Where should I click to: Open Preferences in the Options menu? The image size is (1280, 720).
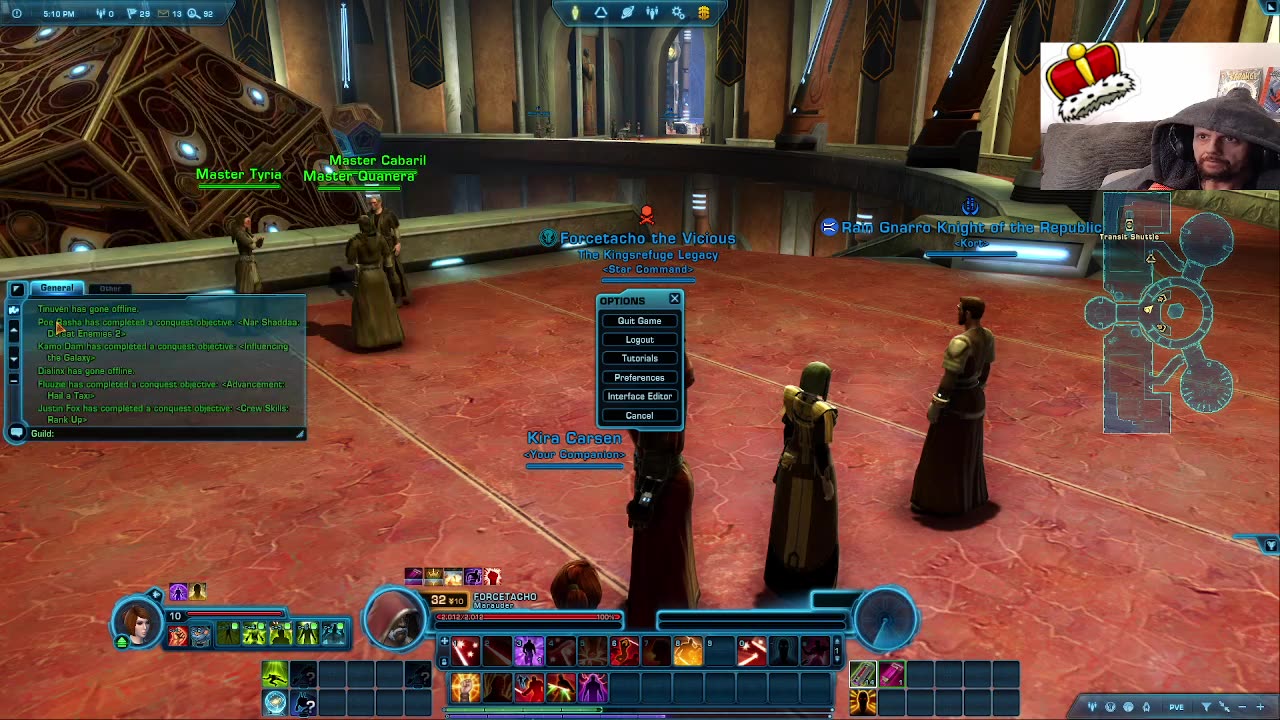tap(639, 378)
